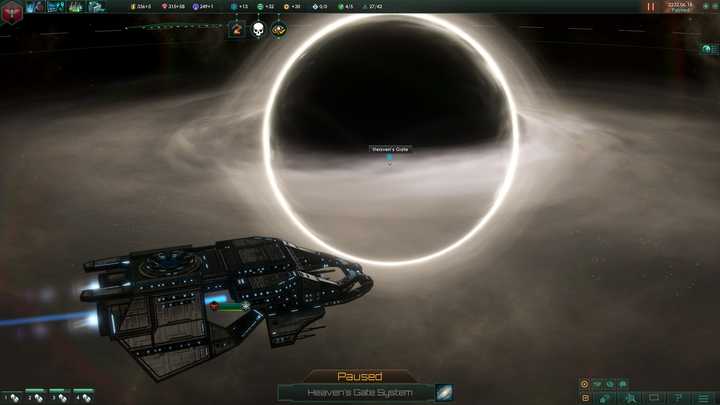
Task: Select fleet group 1
Action: 10,397
